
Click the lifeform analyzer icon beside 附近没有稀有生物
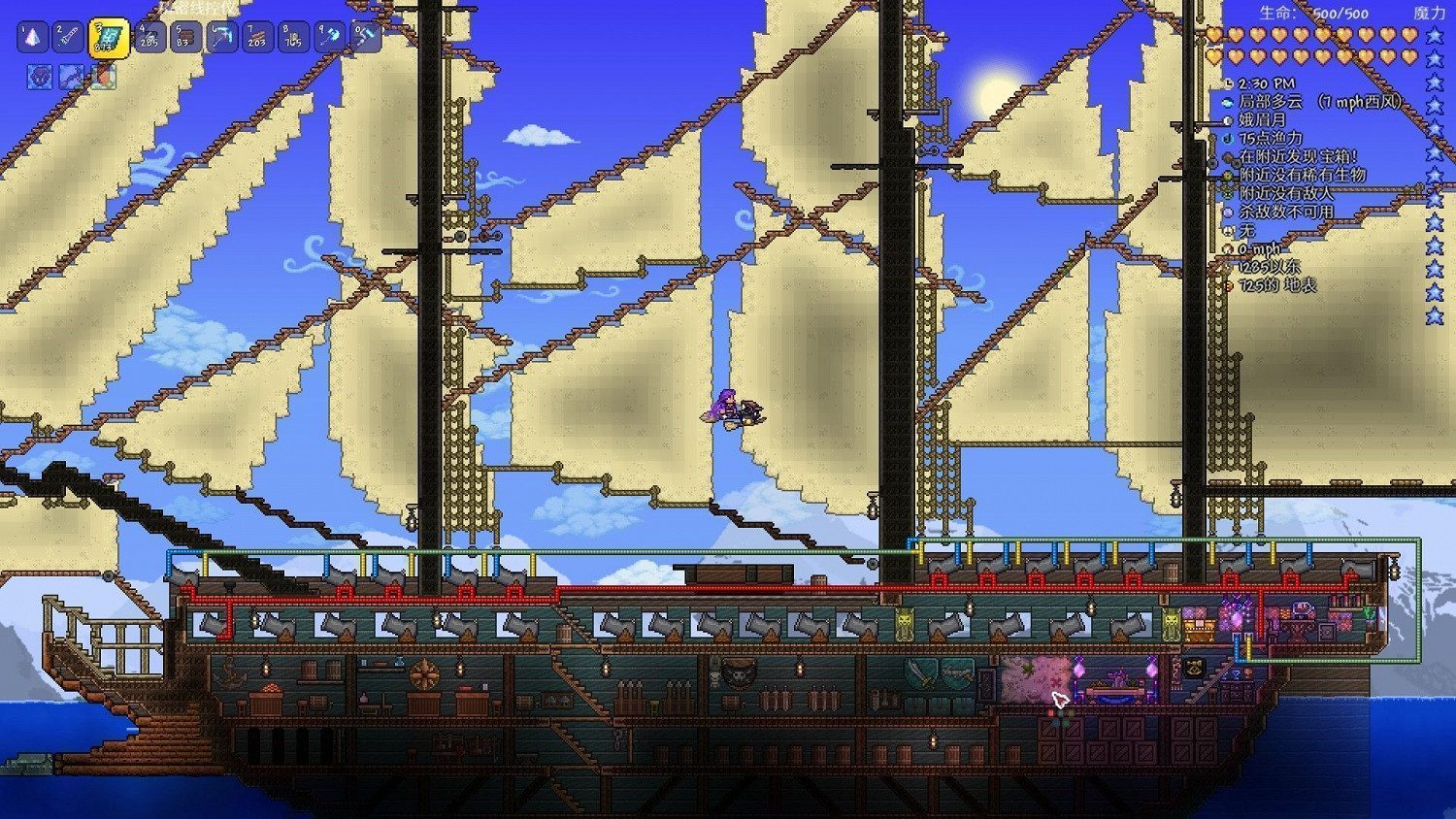(x=1226, y=176)
